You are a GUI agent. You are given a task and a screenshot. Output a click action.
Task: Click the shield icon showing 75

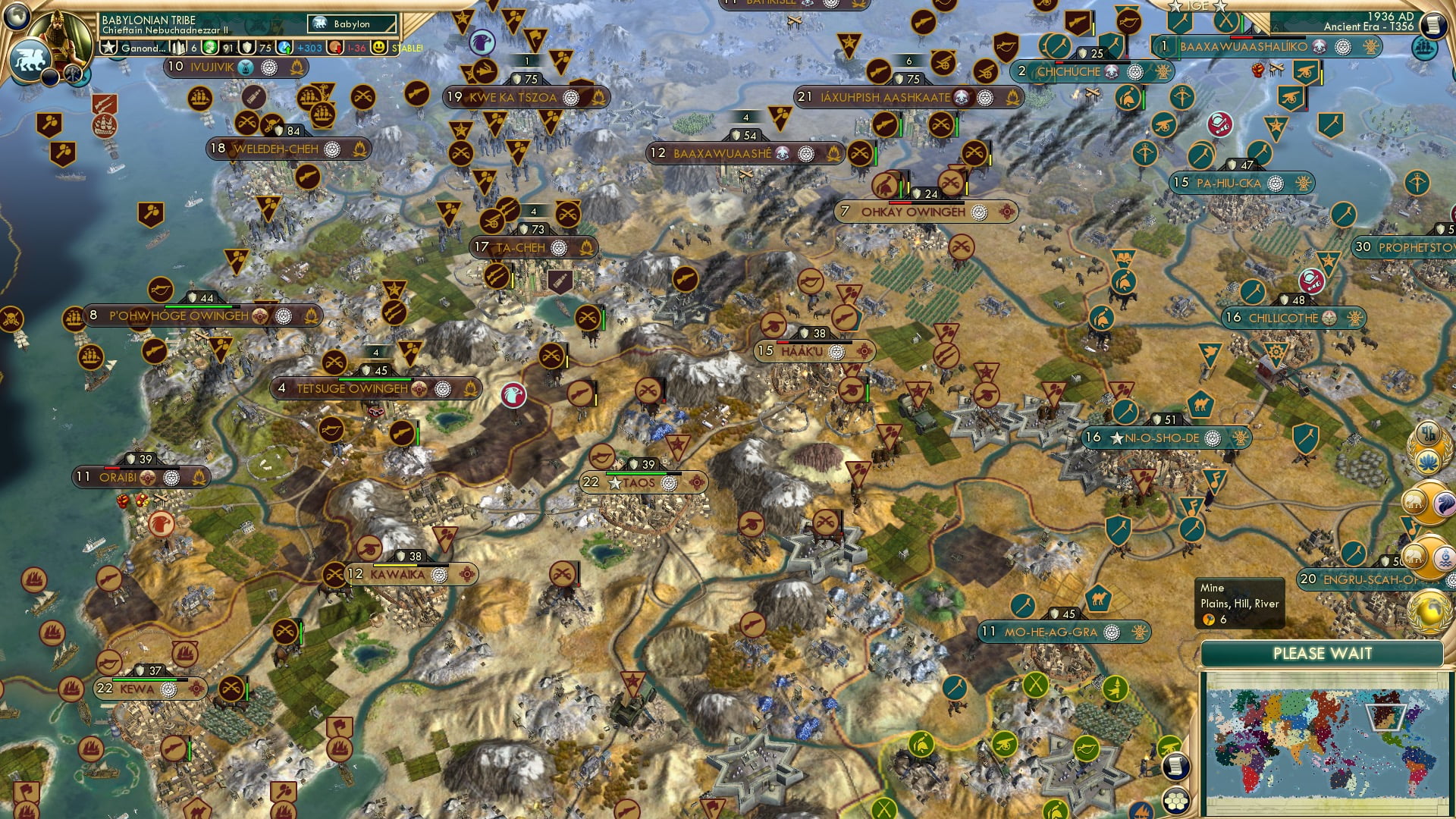(x=247, y=49)
